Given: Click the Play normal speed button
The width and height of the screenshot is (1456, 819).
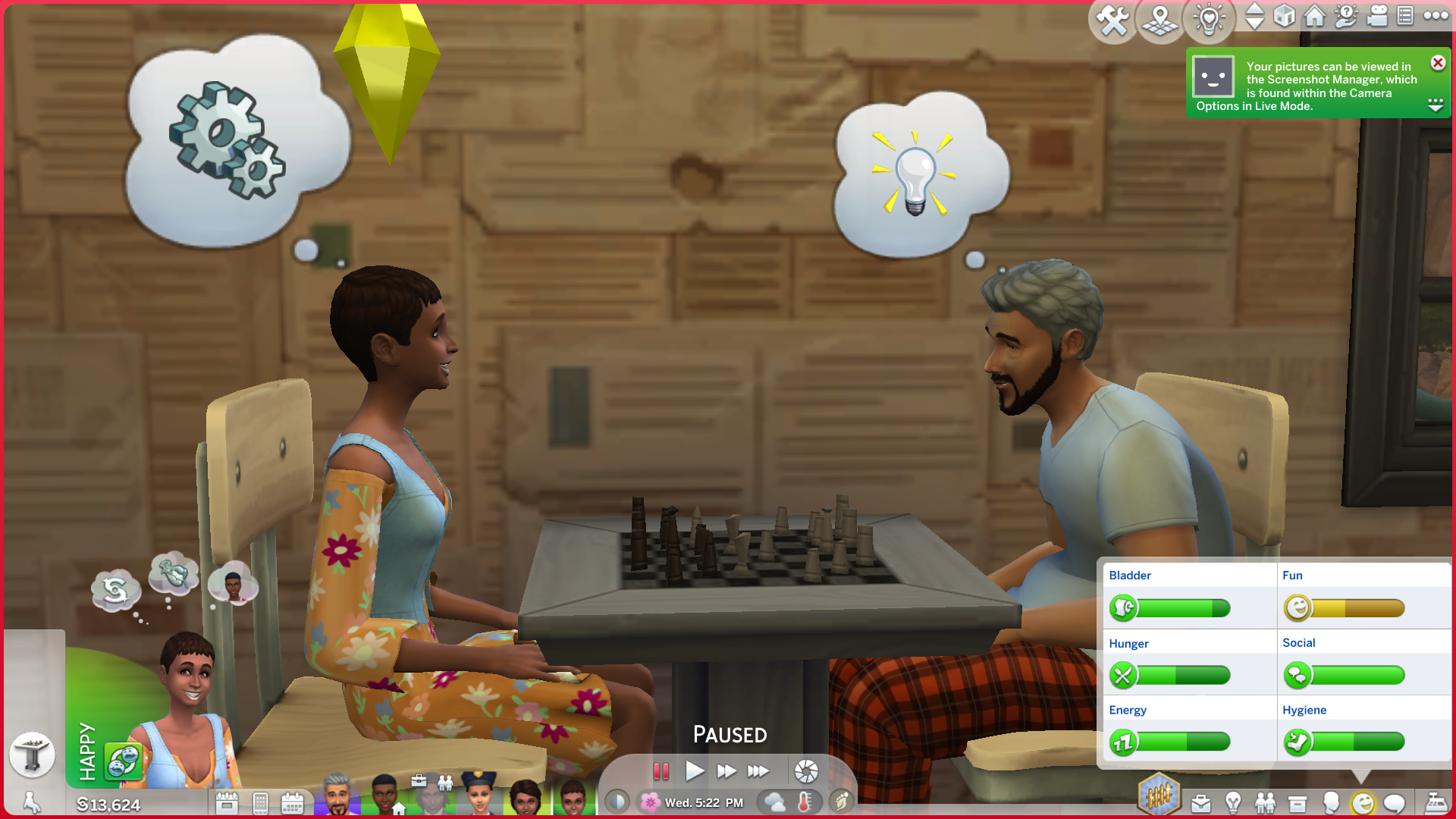Looking at the screenshot, I should [694, 771].
